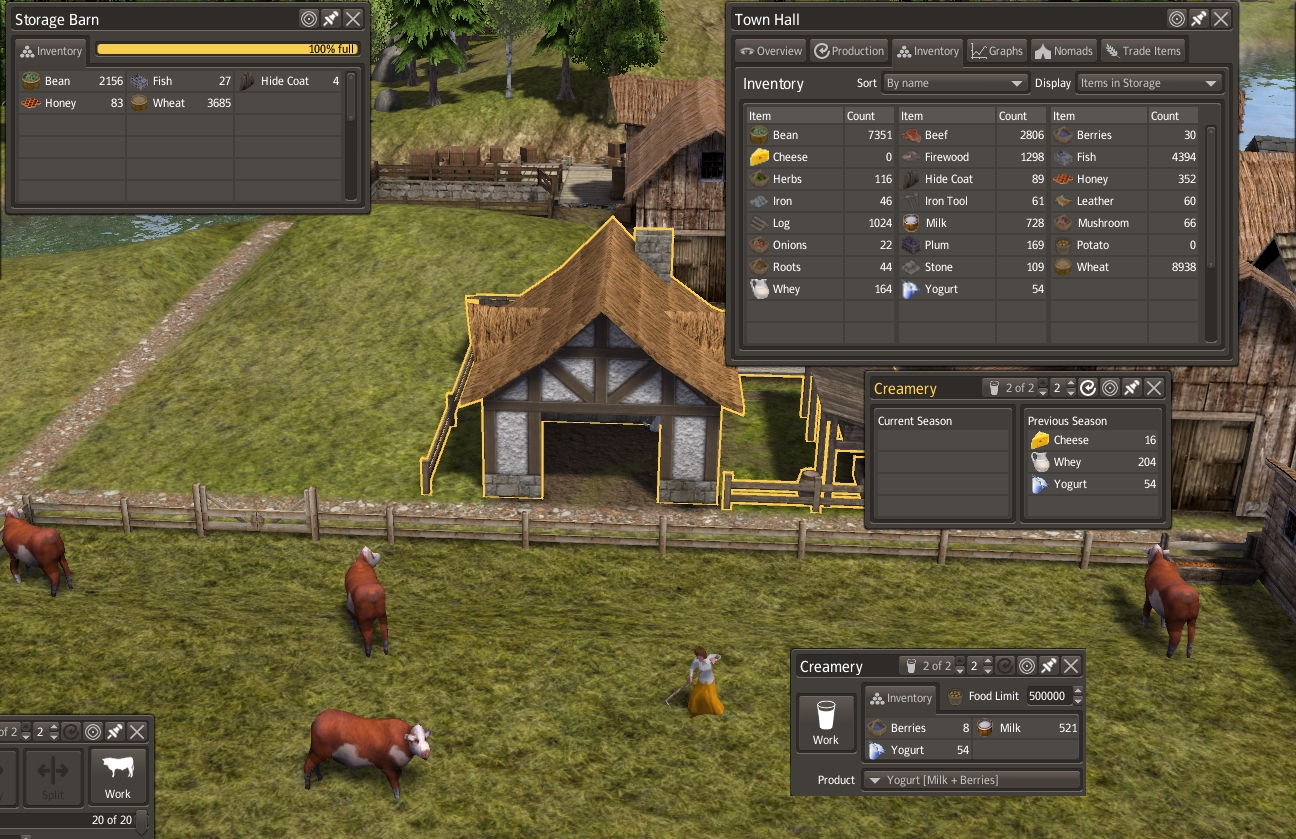Open the Display 'Items in Storage' dropdown

pos(1149,83)
